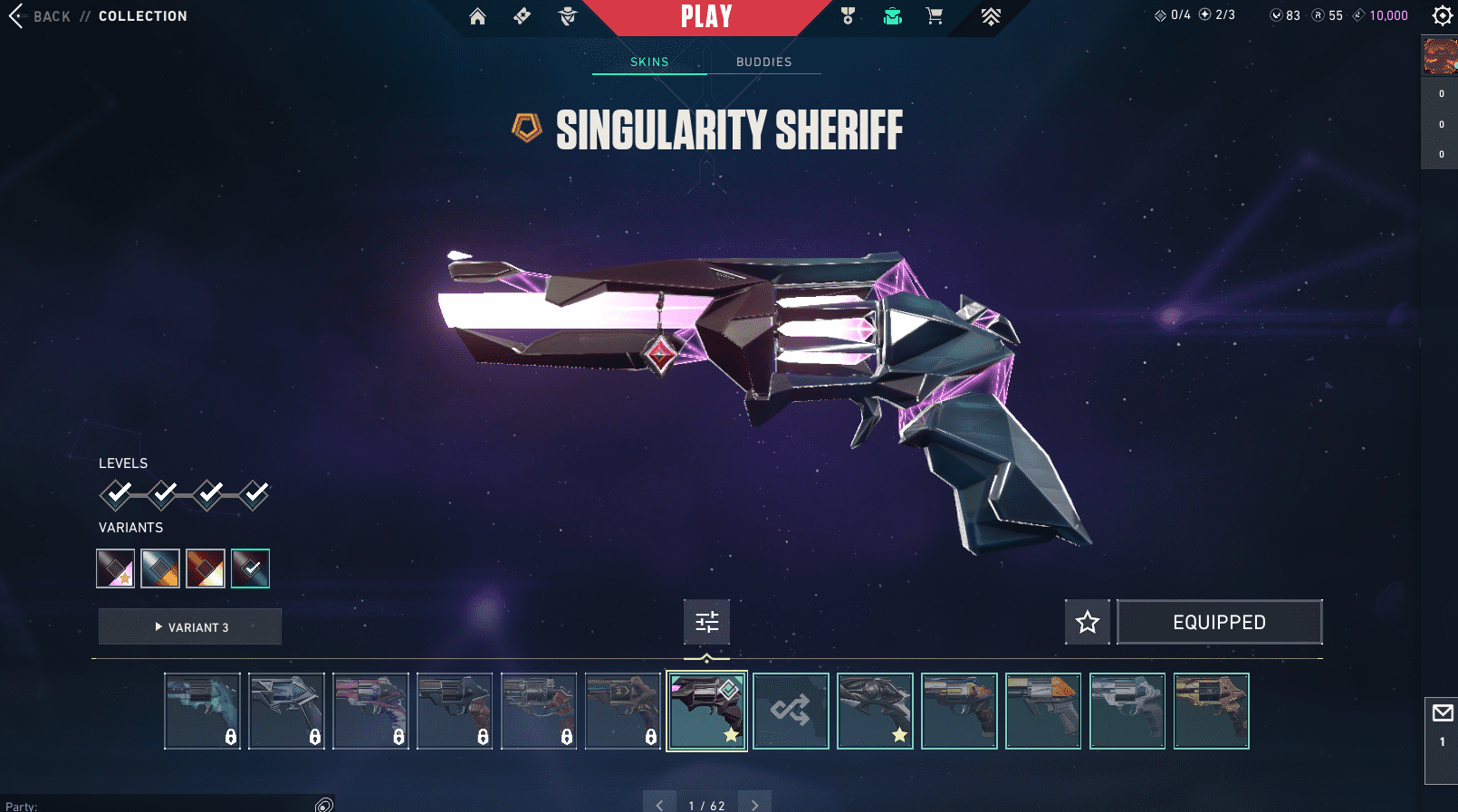Open the settings gear
The image size is (1458, 812).
(1442, 16)
